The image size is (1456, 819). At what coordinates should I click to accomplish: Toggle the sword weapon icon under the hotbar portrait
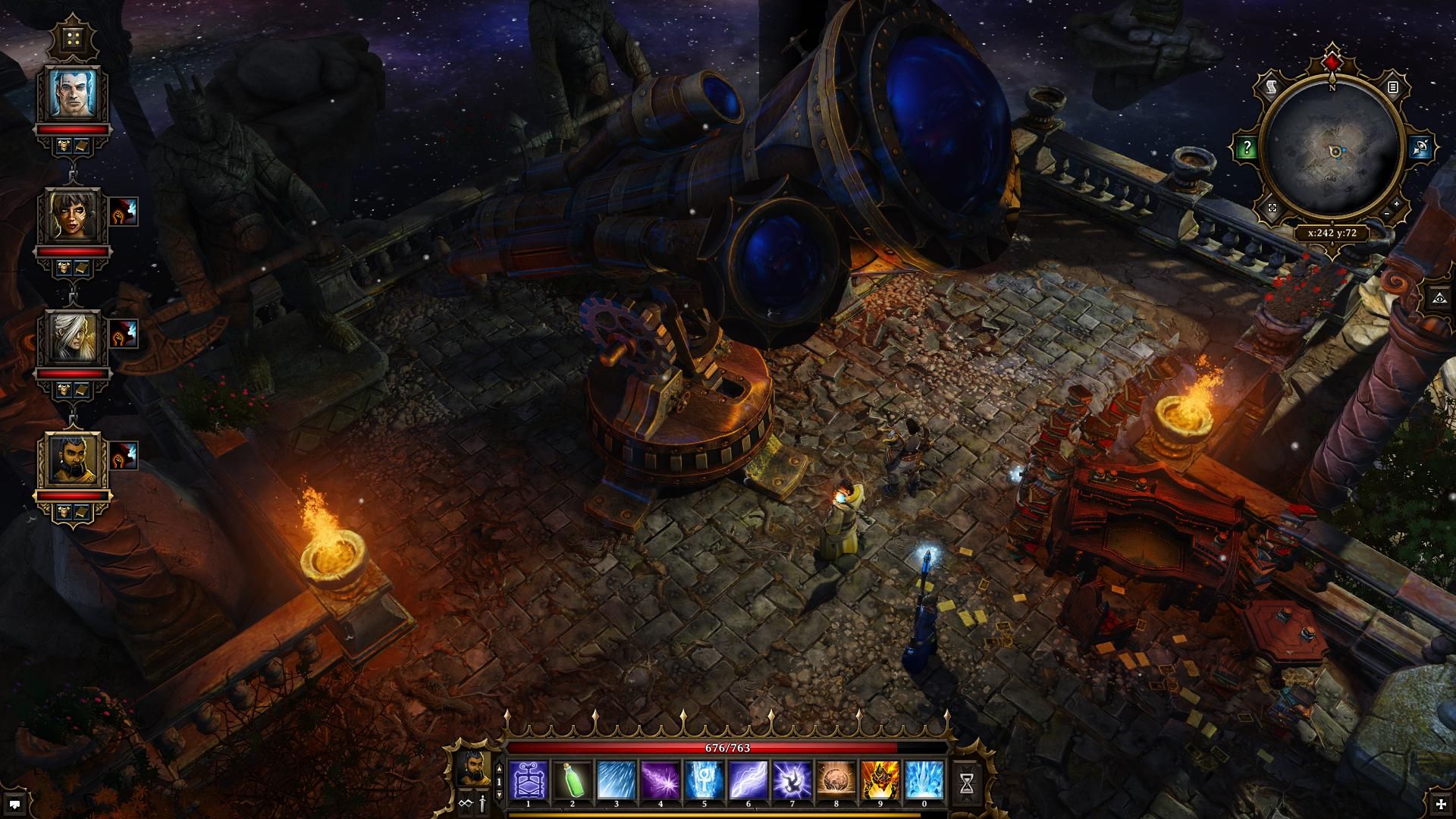pyautogui.click(x=481, y=802)
